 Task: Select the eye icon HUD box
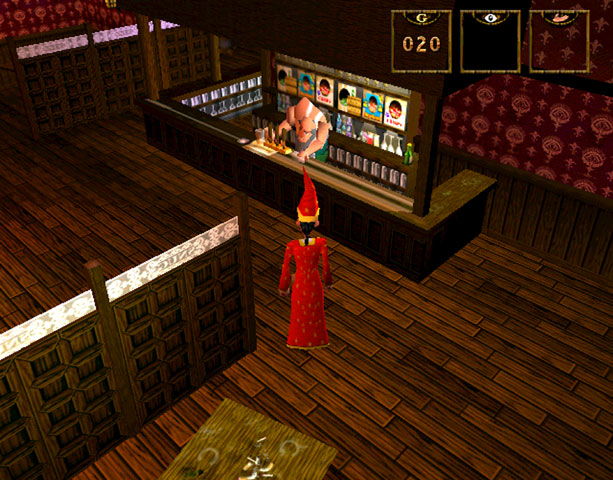tap(490, 41)
